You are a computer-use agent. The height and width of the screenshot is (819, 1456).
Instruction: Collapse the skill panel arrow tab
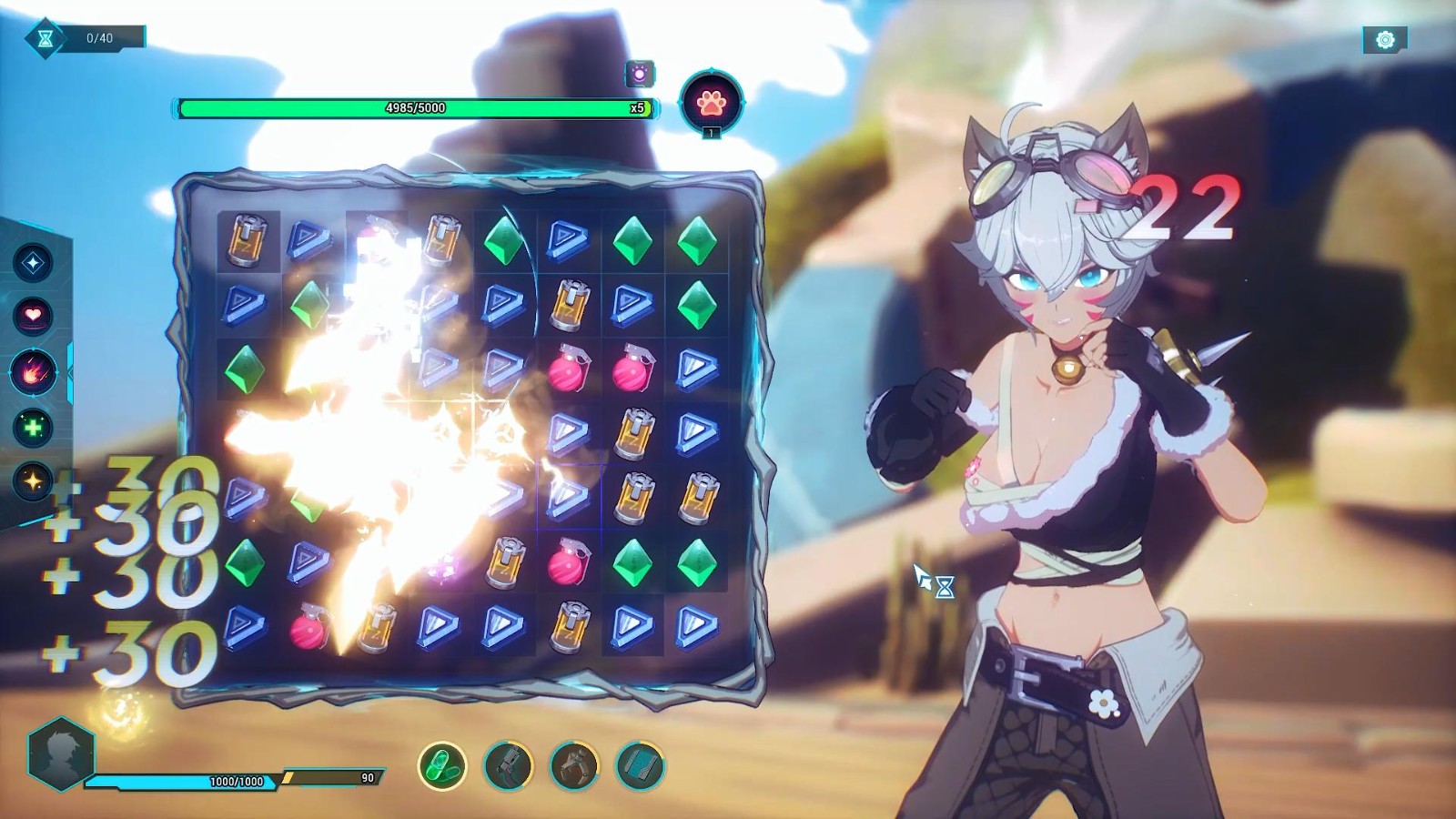click(x=70, y=372)
